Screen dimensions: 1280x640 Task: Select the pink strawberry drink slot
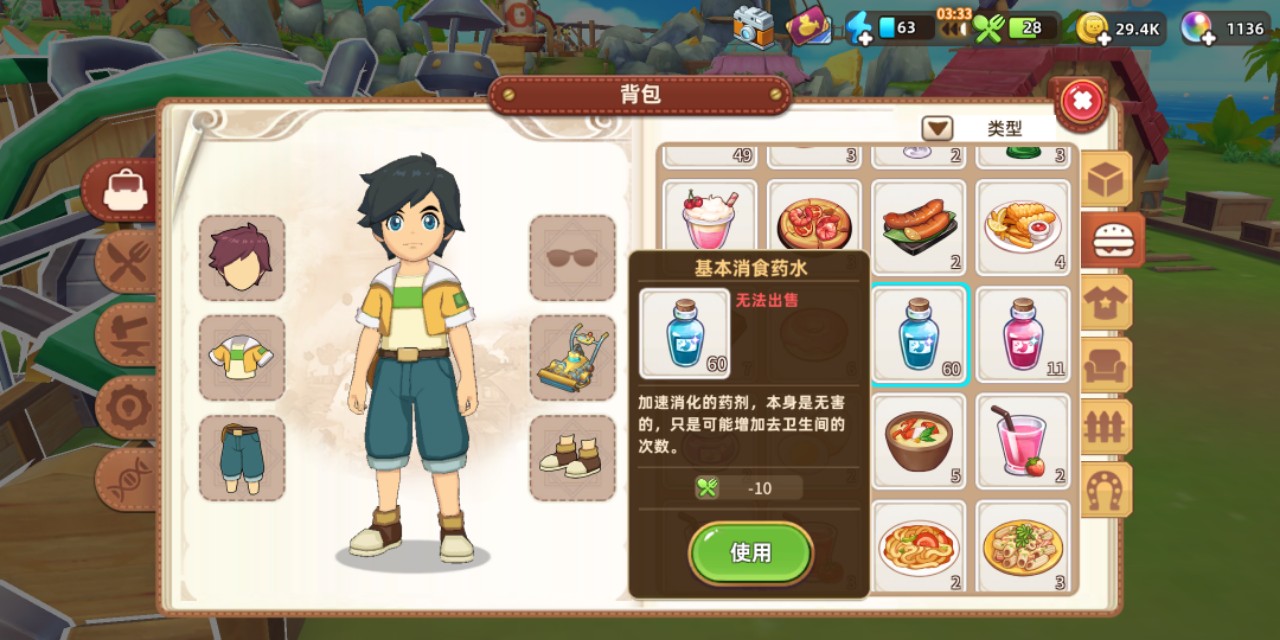1022,441
